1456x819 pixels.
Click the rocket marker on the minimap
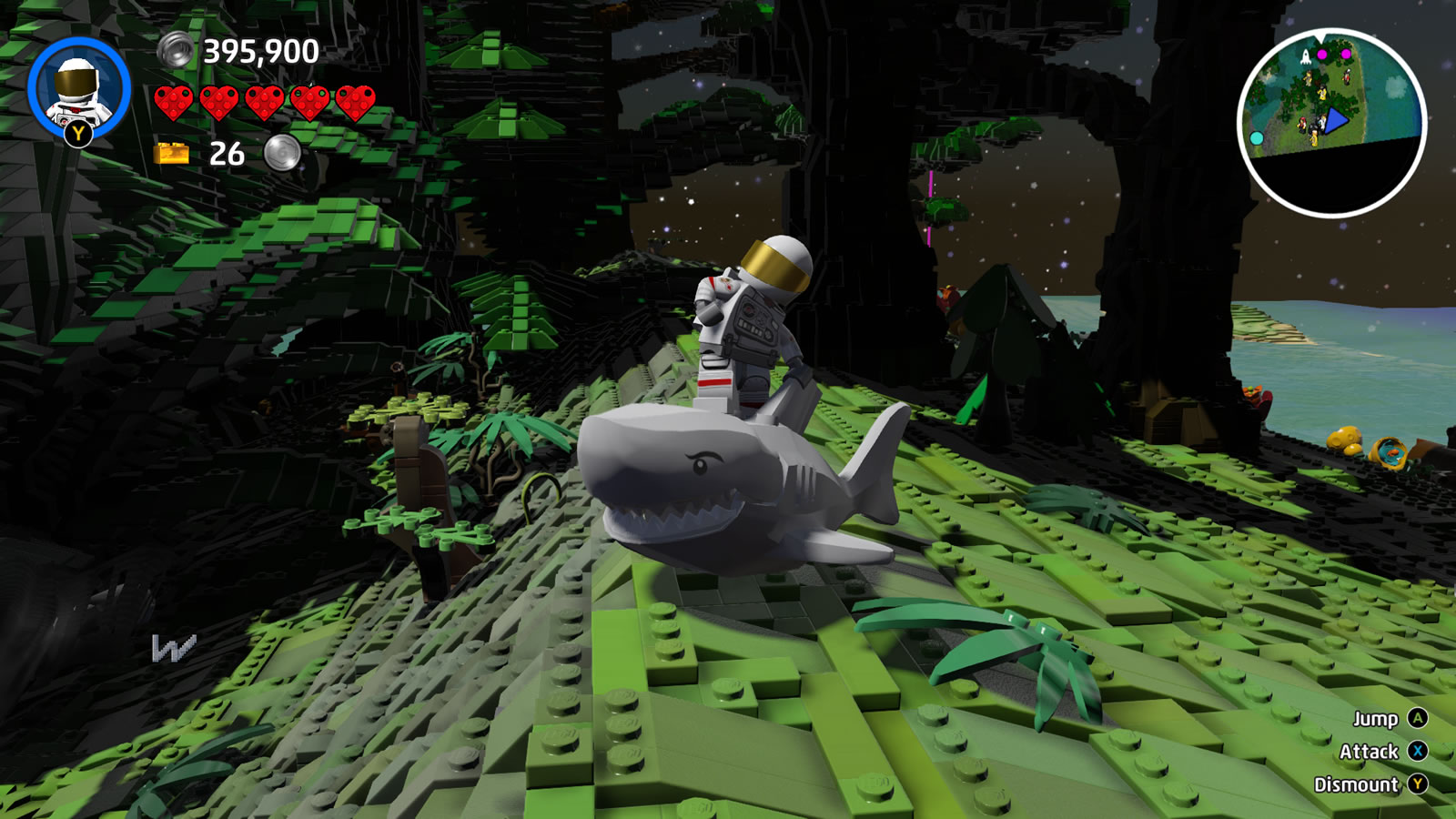click(1306, 56)
